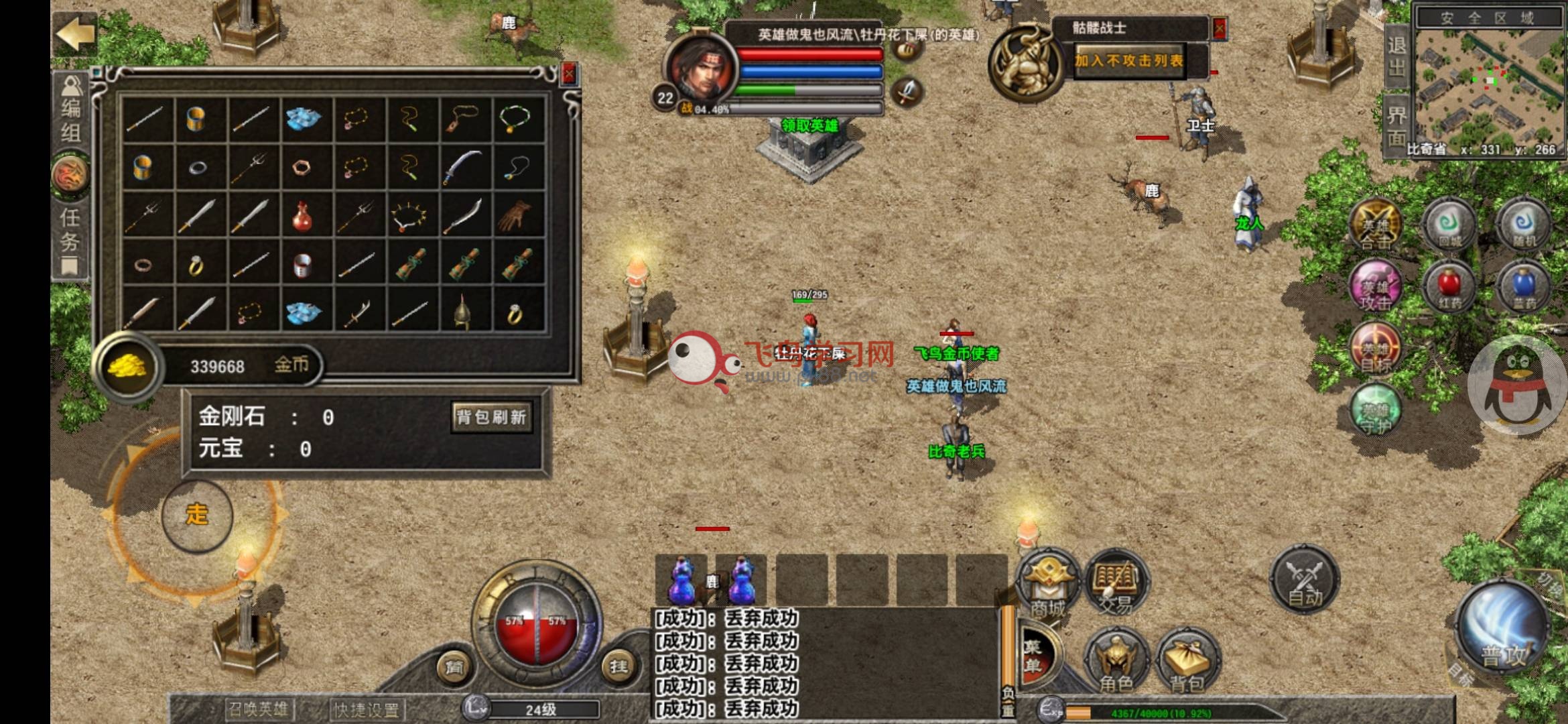1568x724 pixels.
Task: Tap the 退出 exit button
Action: 1397,56
